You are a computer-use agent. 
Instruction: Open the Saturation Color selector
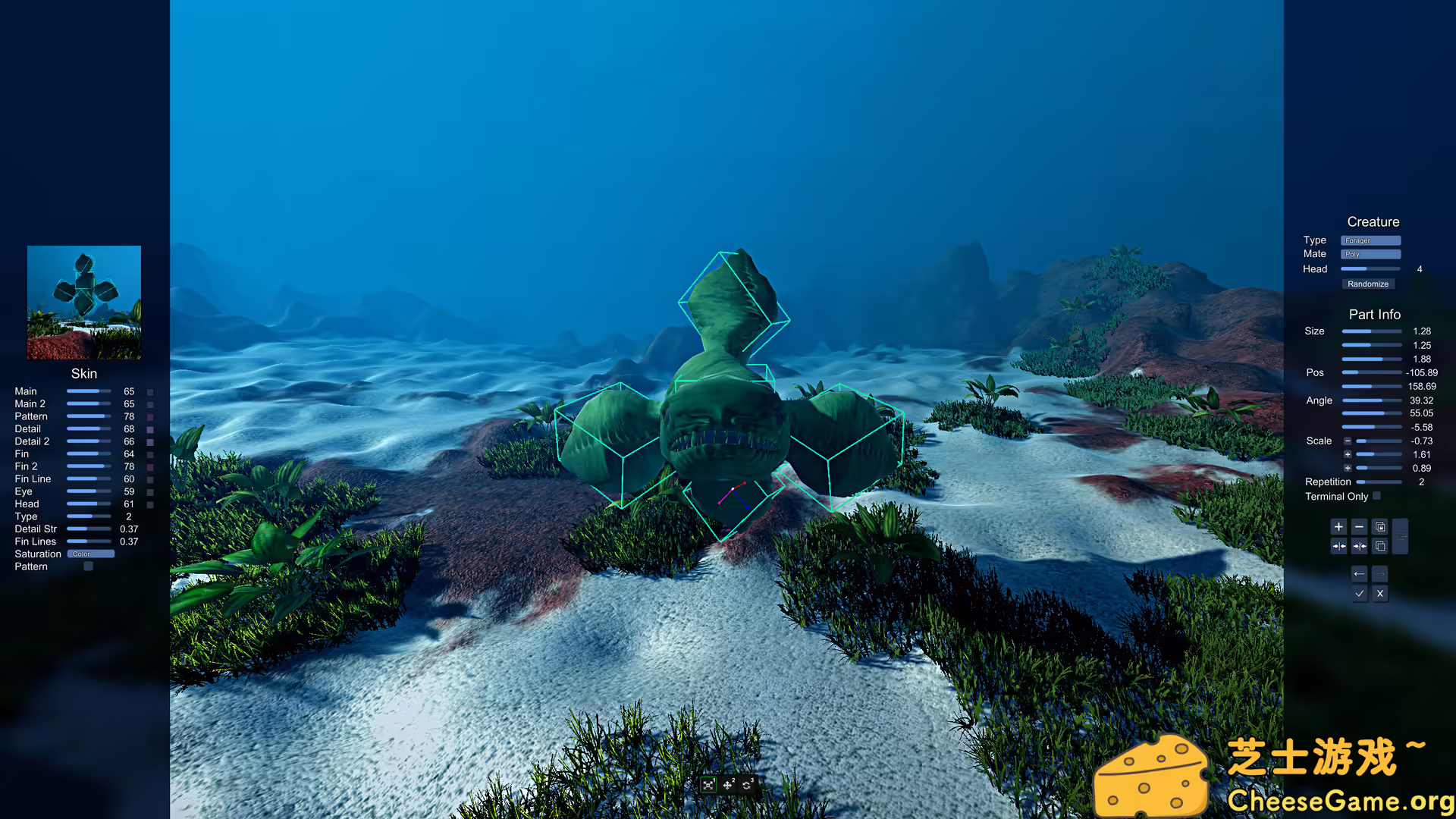coord(90,554)
